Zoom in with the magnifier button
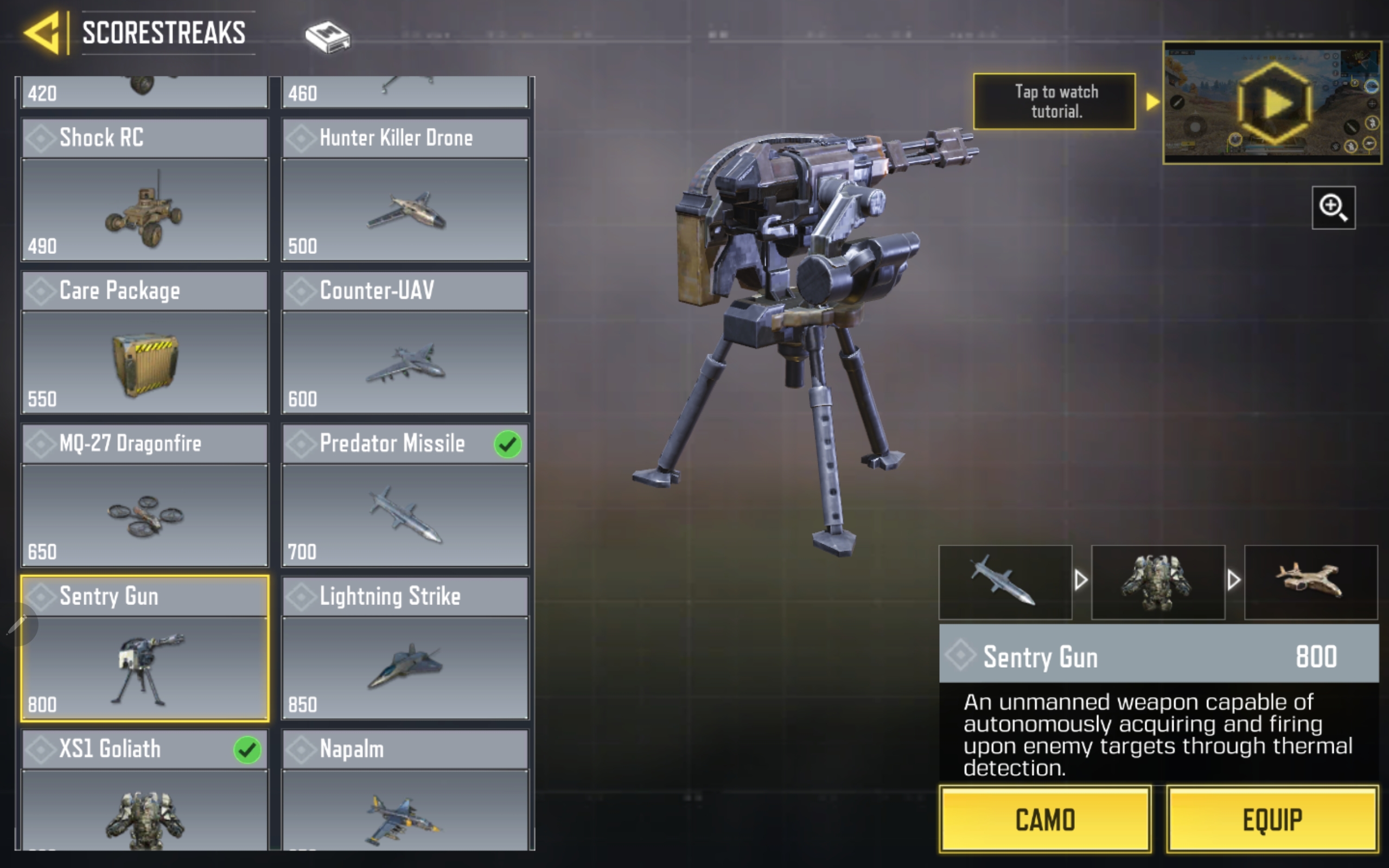Screen dimensions: 1389x868 coord(1333,207)
